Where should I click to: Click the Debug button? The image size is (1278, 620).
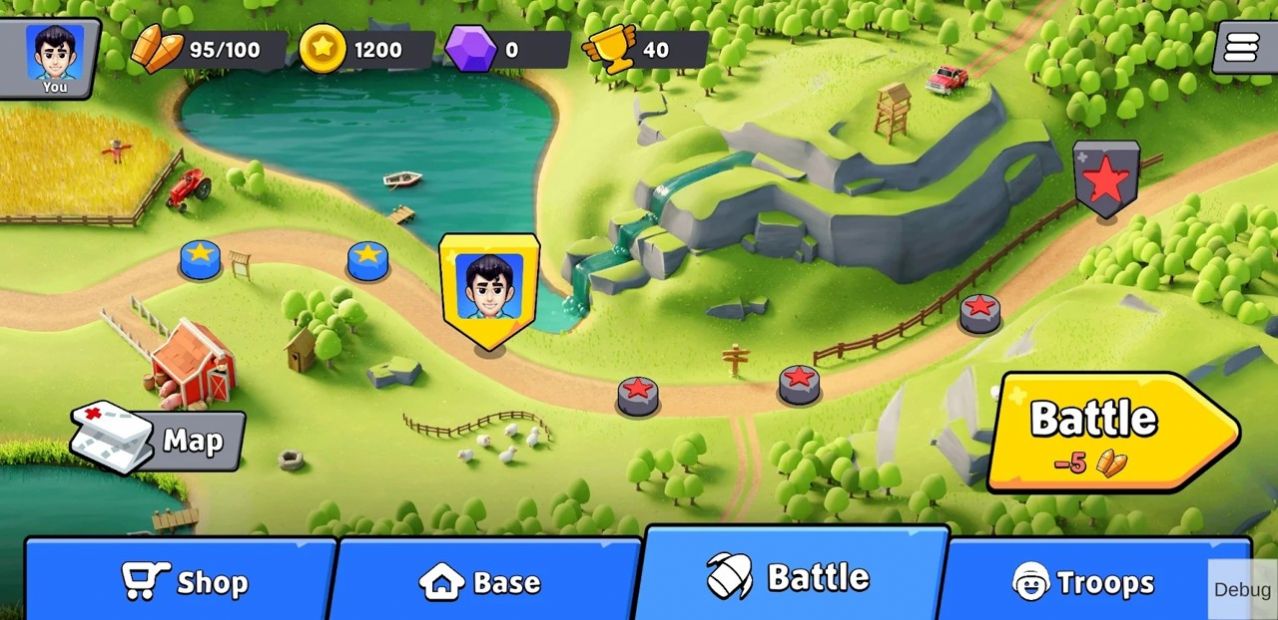(x=1242, y=590)
